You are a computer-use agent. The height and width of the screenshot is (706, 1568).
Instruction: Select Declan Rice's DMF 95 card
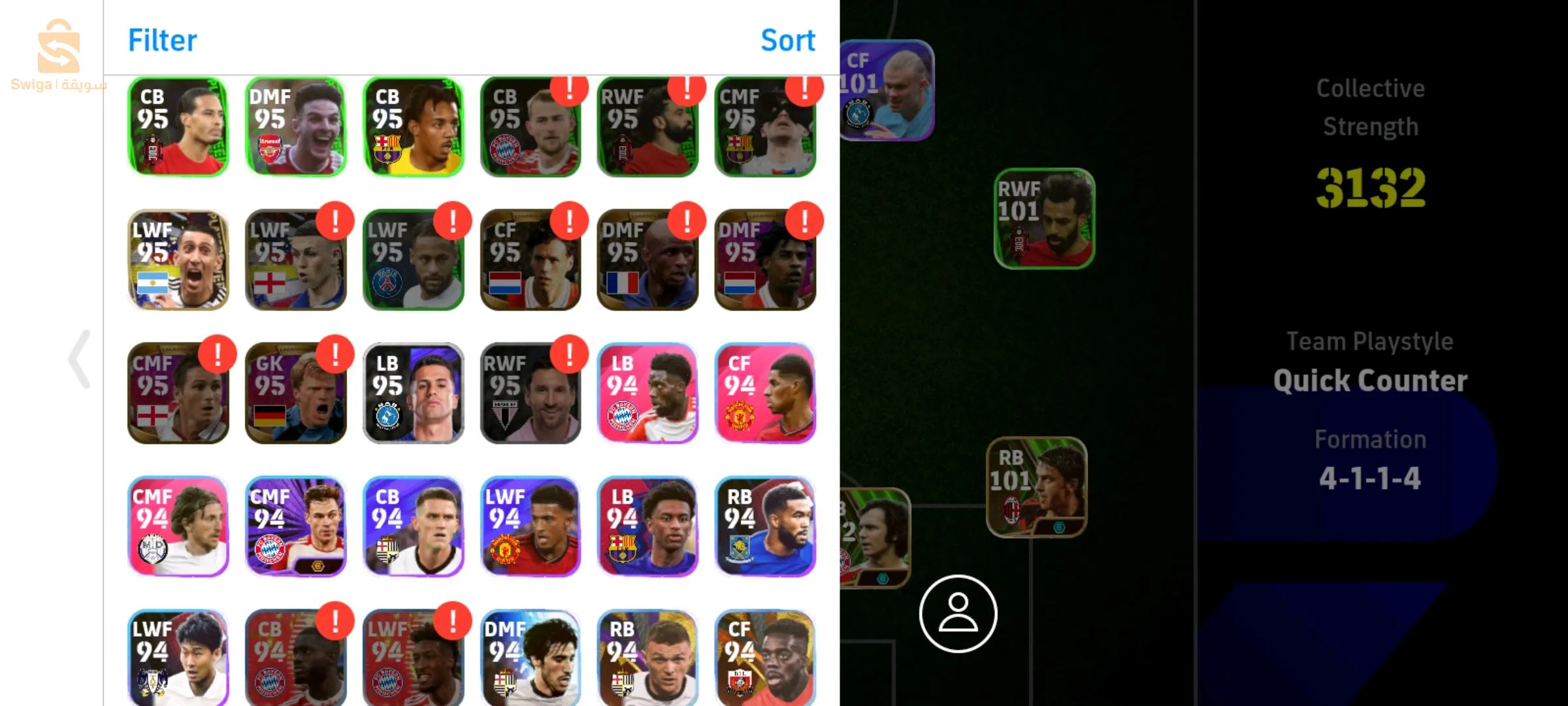pyautogui.click(x=295, y=126)
